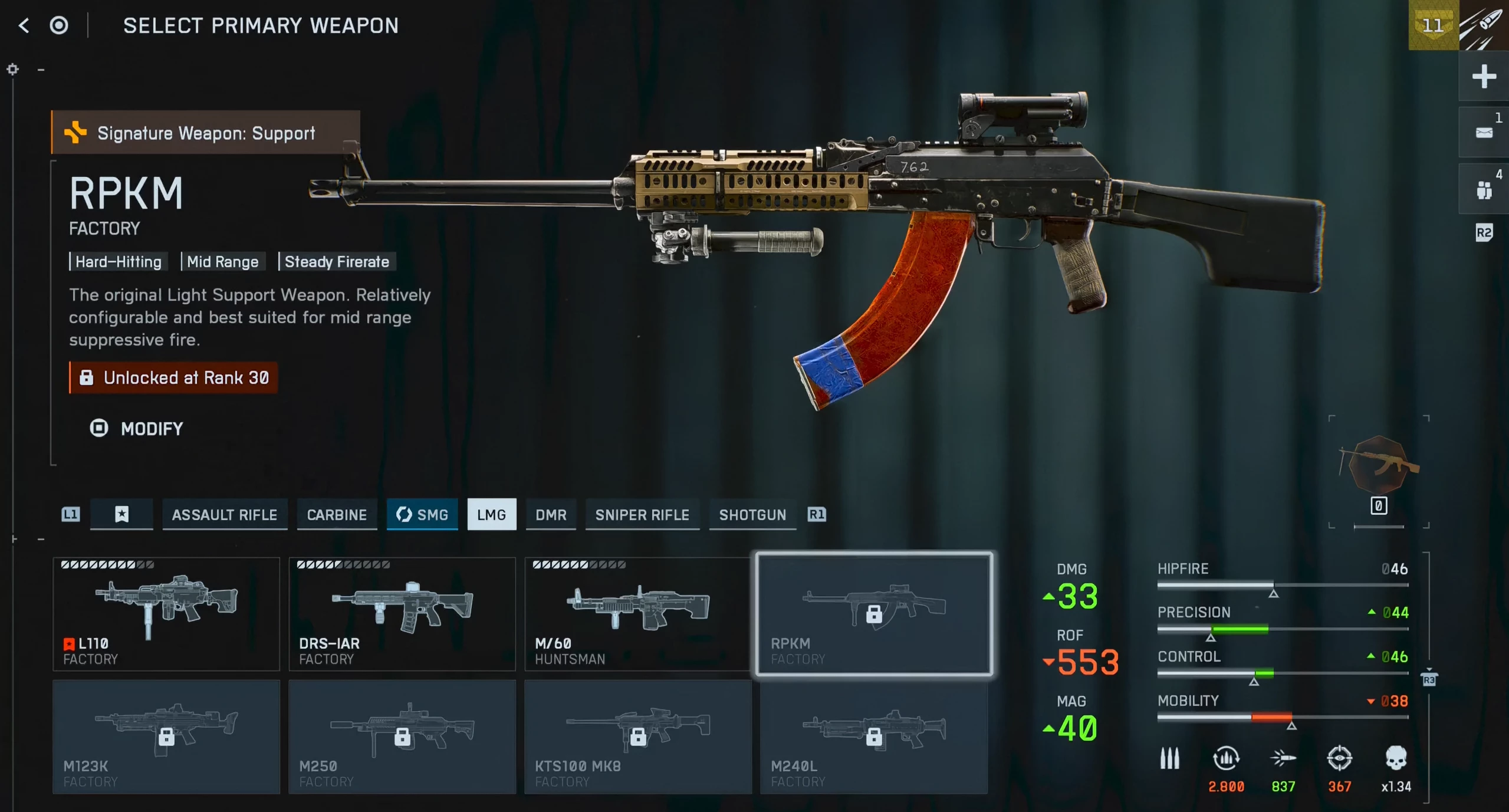
Task: Open the favorites star tab
Action: point(121,514)
